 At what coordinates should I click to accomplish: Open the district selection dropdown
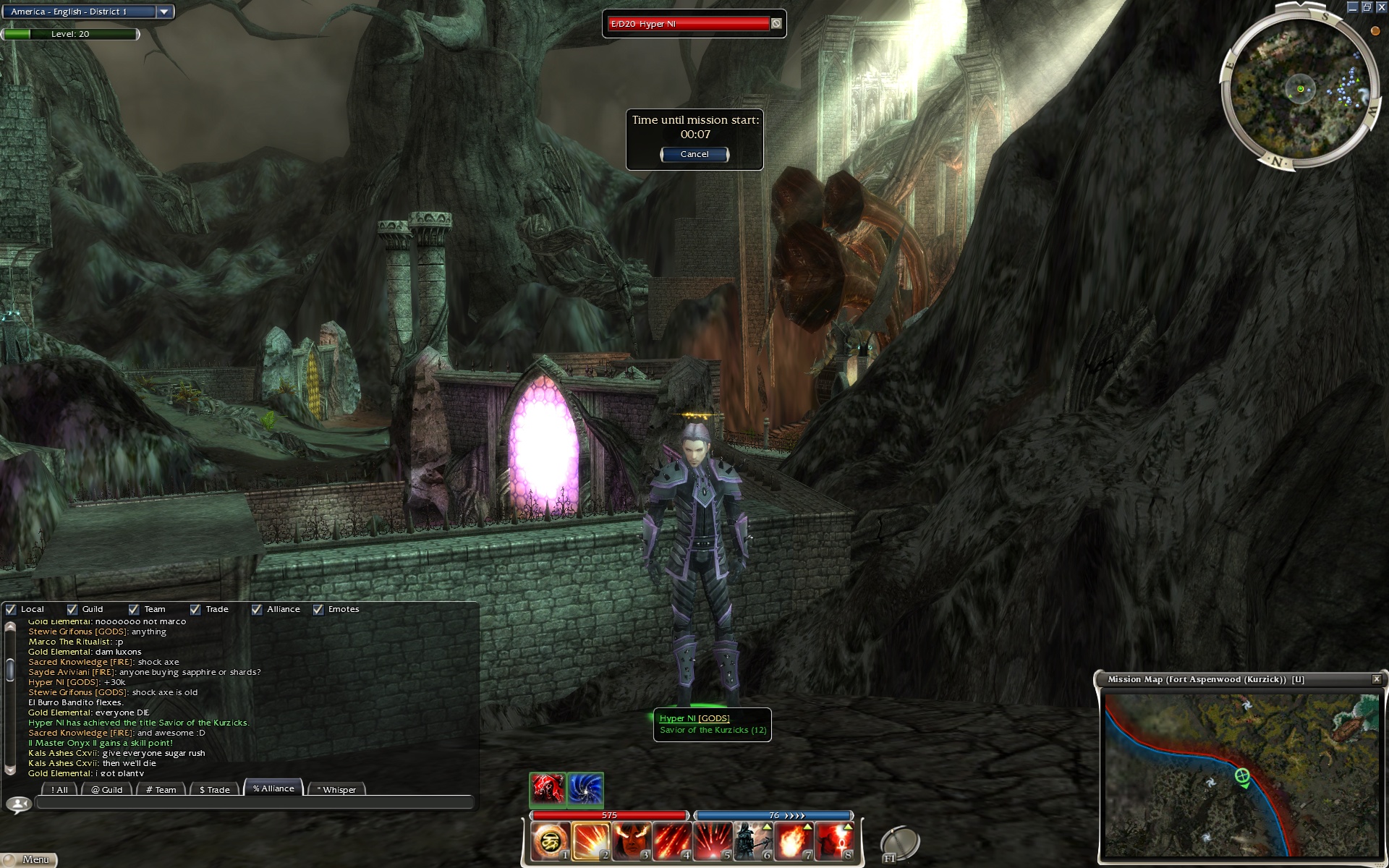[164, 12]
